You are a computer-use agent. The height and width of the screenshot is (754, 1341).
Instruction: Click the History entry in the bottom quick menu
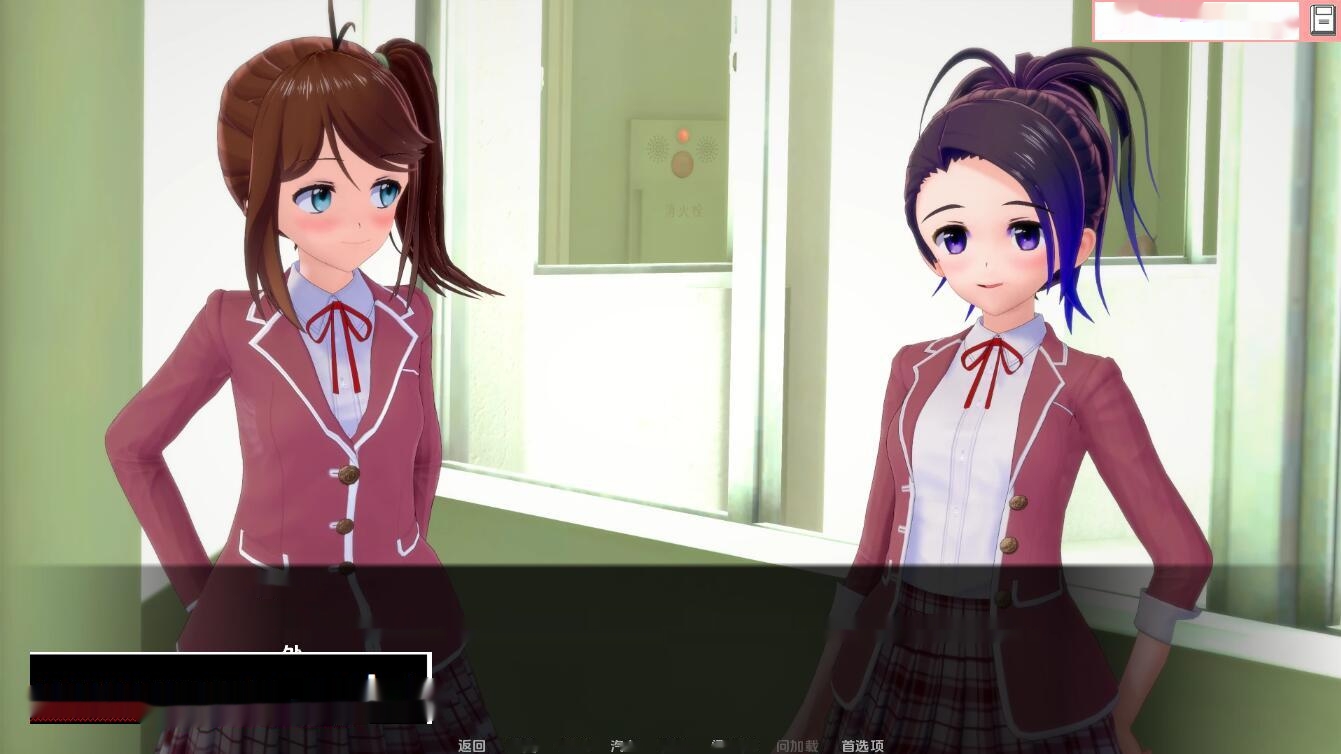(x=530, y=746)
